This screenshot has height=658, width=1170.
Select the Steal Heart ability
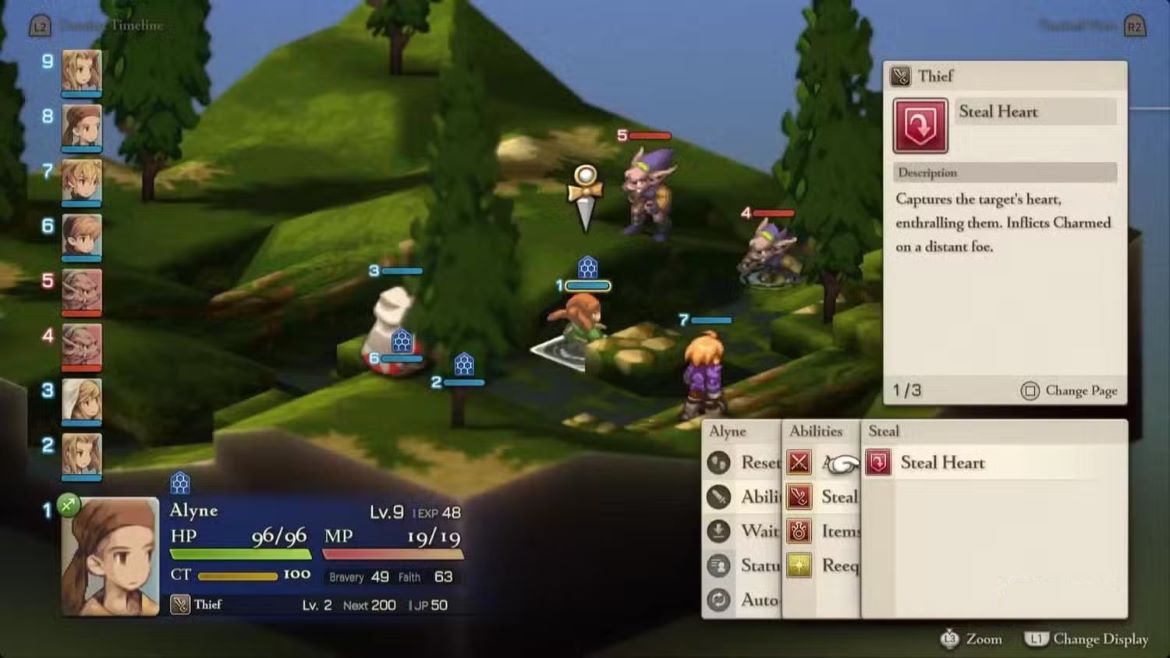(941, 463)
